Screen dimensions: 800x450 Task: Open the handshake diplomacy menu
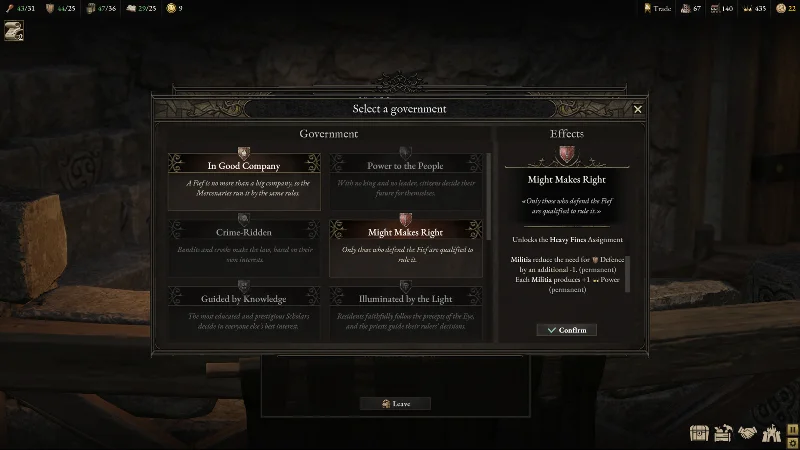coord(746,434)
